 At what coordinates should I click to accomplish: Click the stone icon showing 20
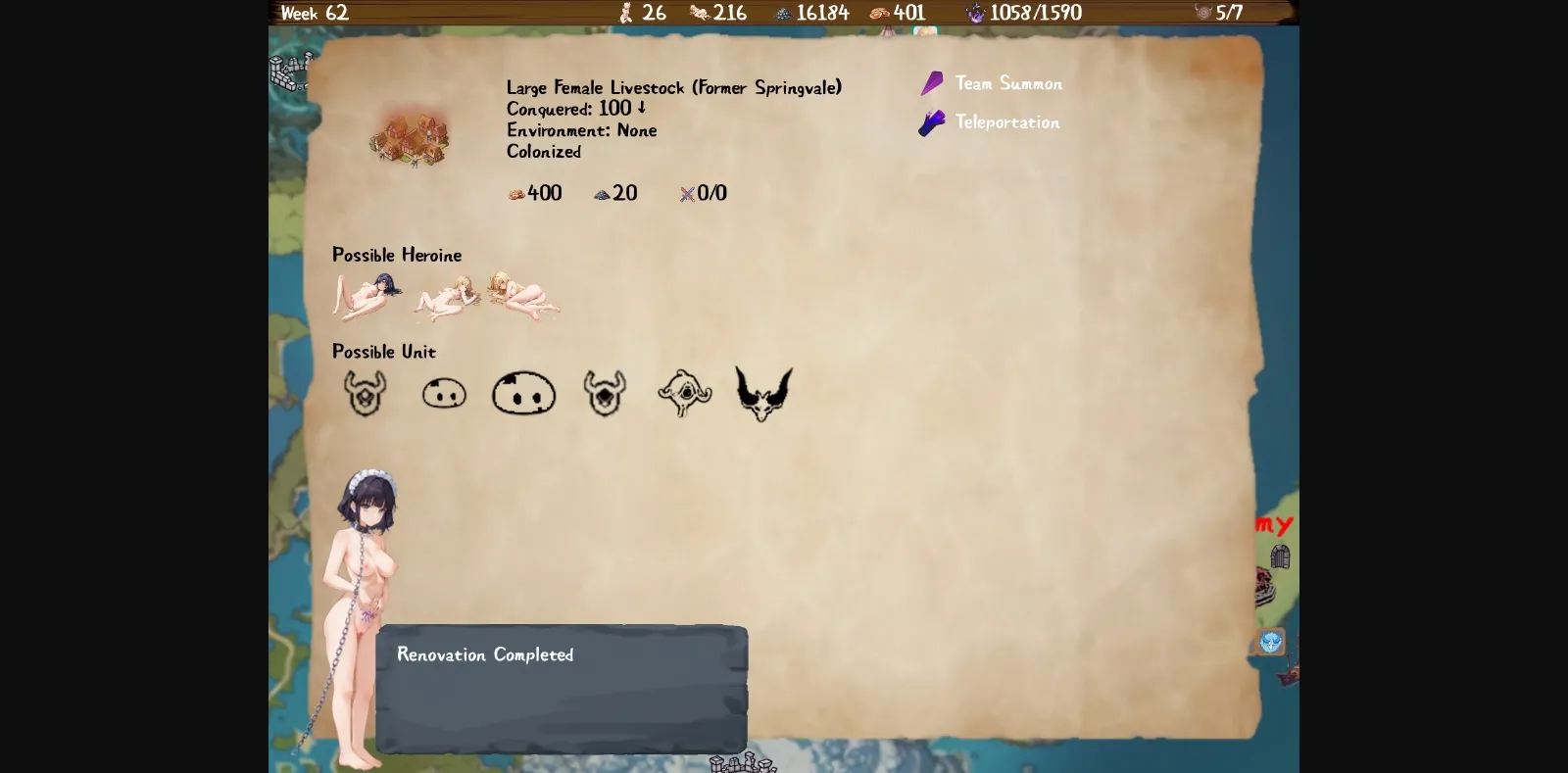click(x=600, y=193)
